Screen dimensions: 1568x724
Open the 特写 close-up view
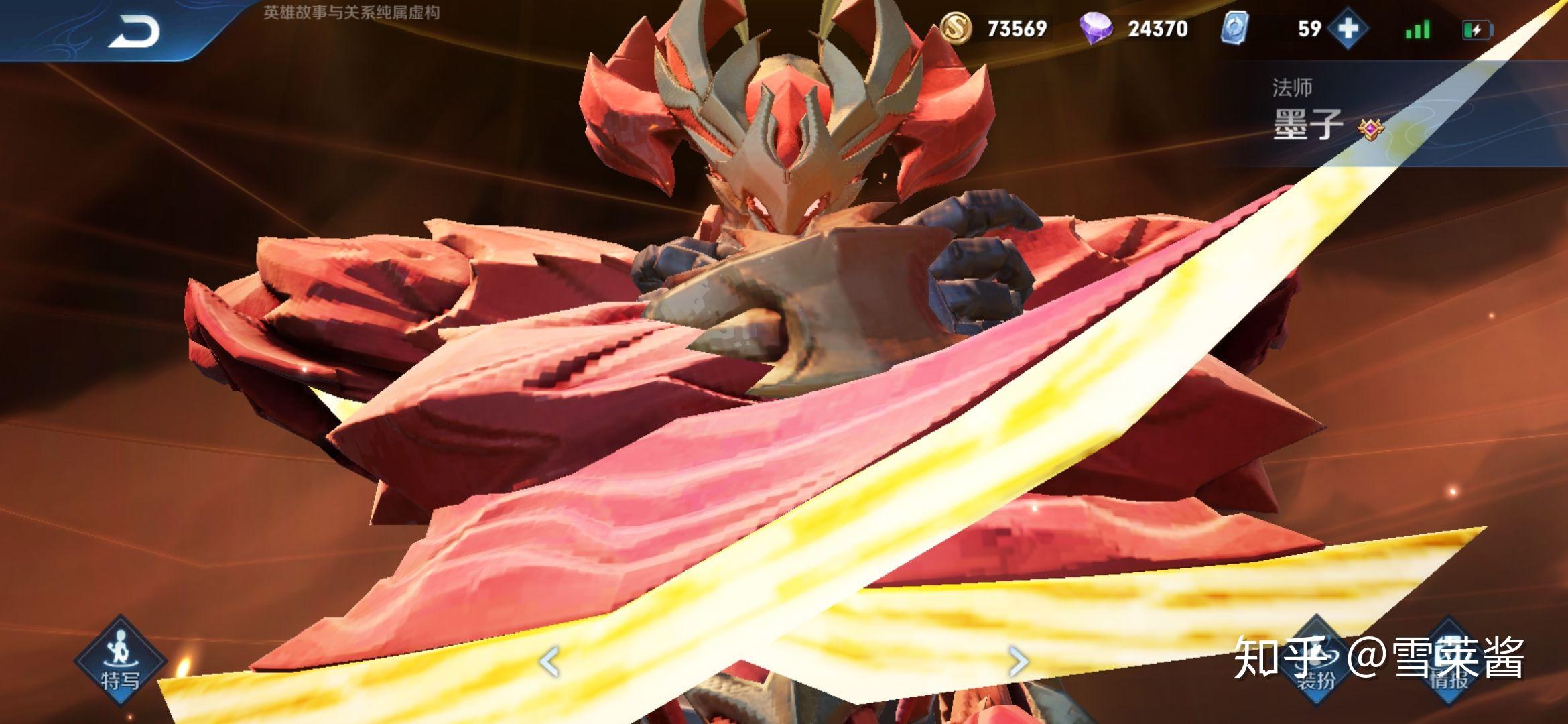(x=121, y=660)
